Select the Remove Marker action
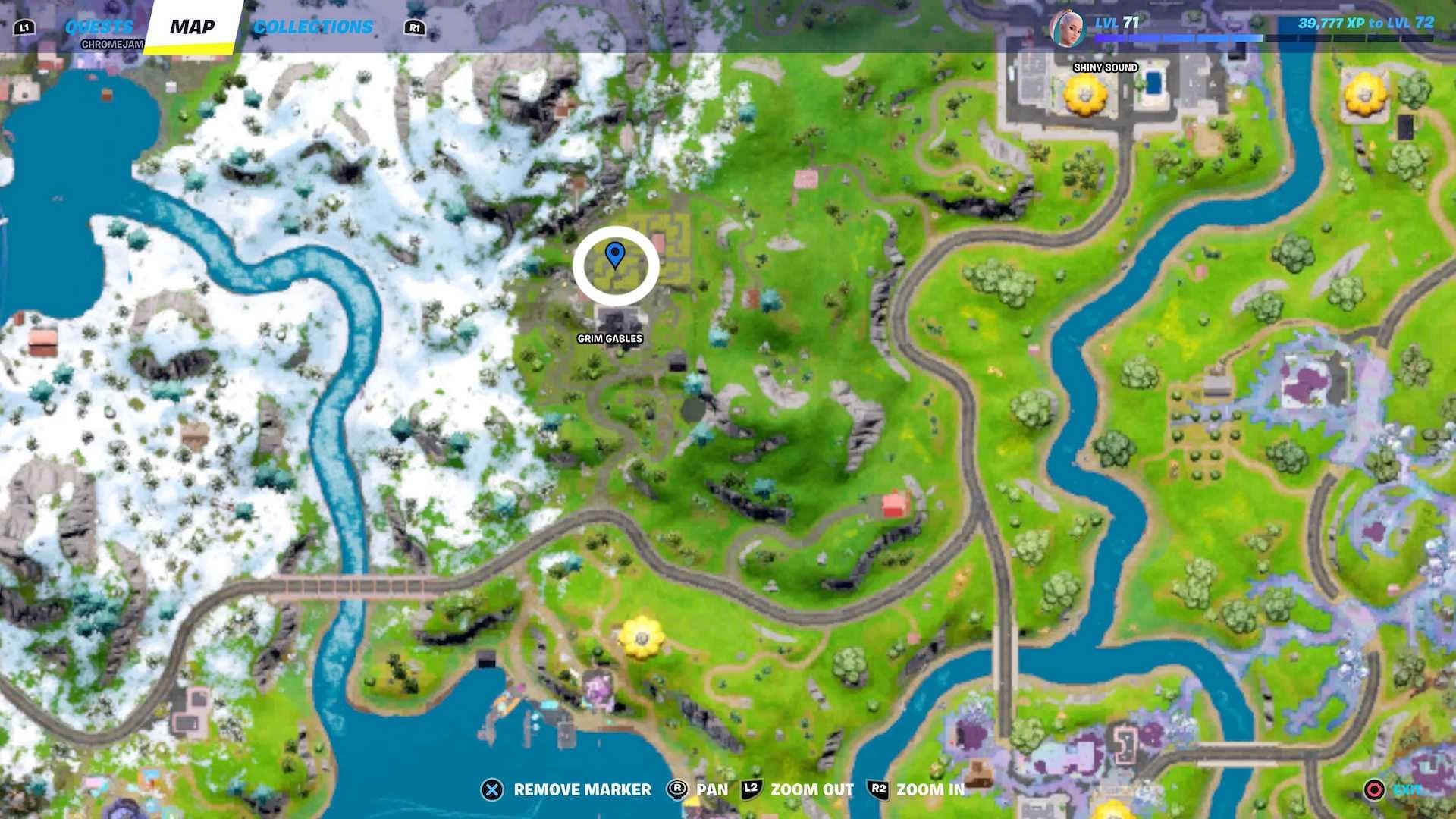Viewport: 1456px width, 819px height. click(581, 789)
